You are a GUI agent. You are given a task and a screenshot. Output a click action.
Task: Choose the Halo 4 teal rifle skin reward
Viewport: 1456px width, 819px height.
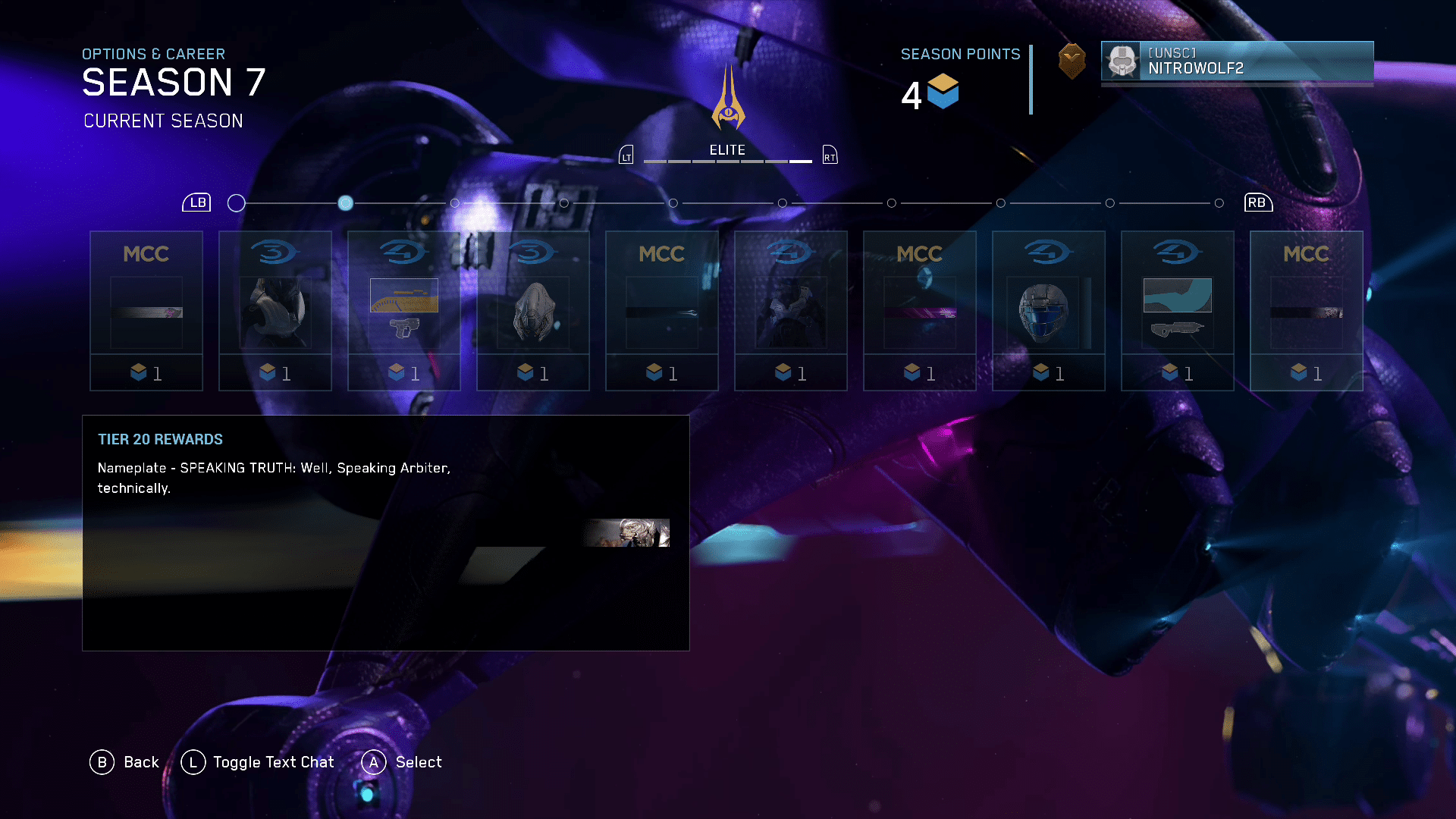1178,311
